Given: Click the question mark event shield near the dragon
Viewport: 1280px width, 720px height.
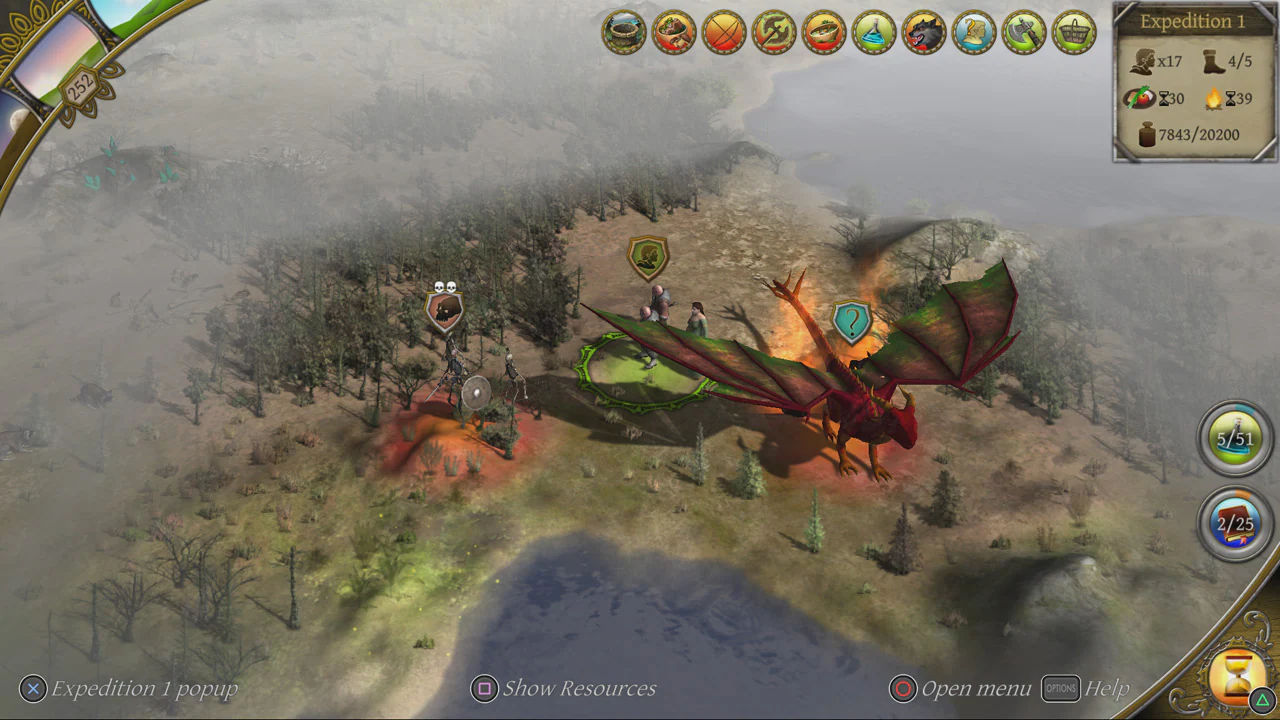Looking at the screenshot, I should point(851,321).
